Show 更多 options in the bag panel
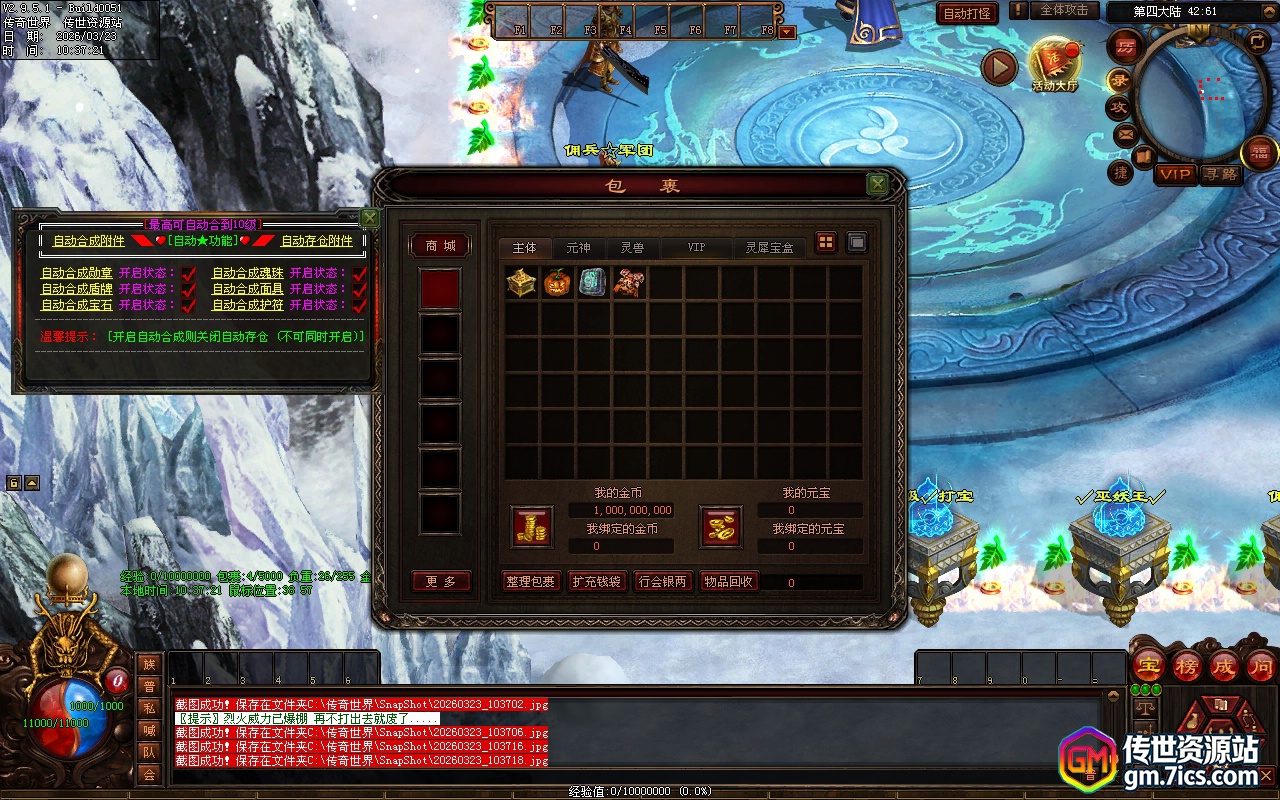This screenshot has height=800, width=1280. coord(440,582)
